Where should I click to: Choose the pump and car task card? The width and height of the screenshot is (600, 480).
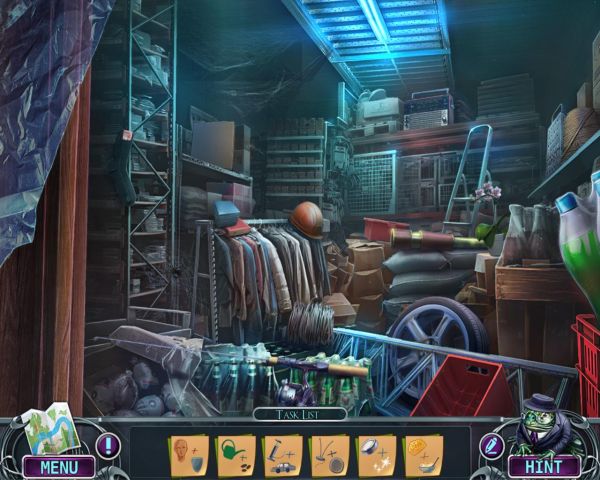[x=281, y=454]
